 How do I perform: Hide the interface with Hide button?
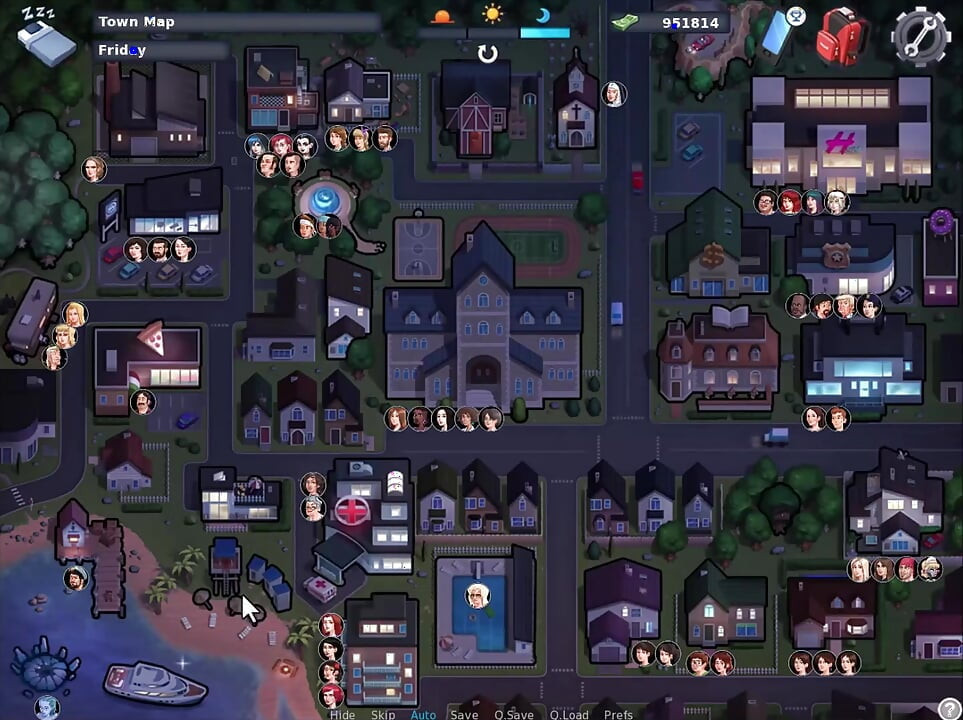[342, 714]
